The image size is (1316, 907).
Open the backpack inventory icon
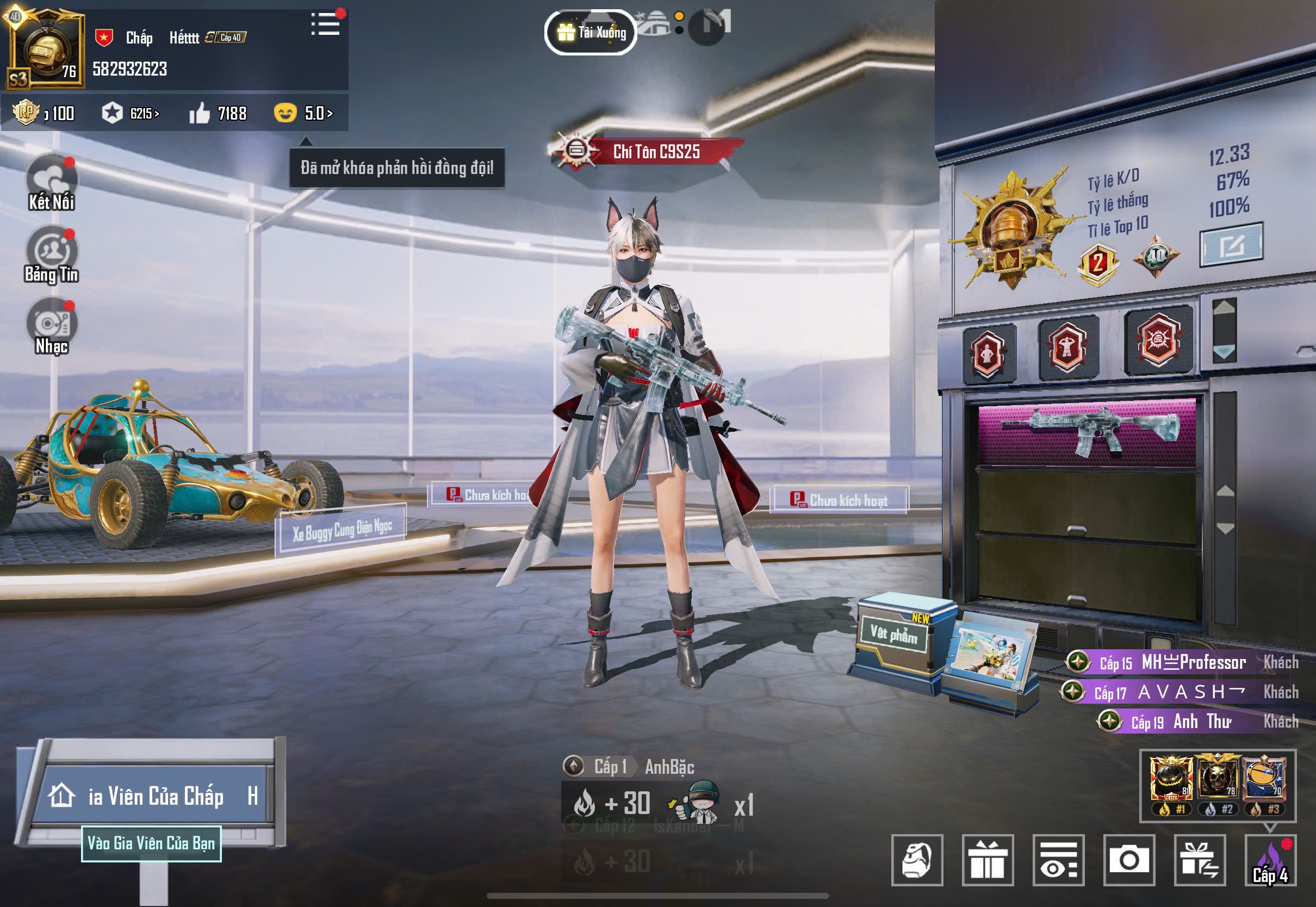917,859
